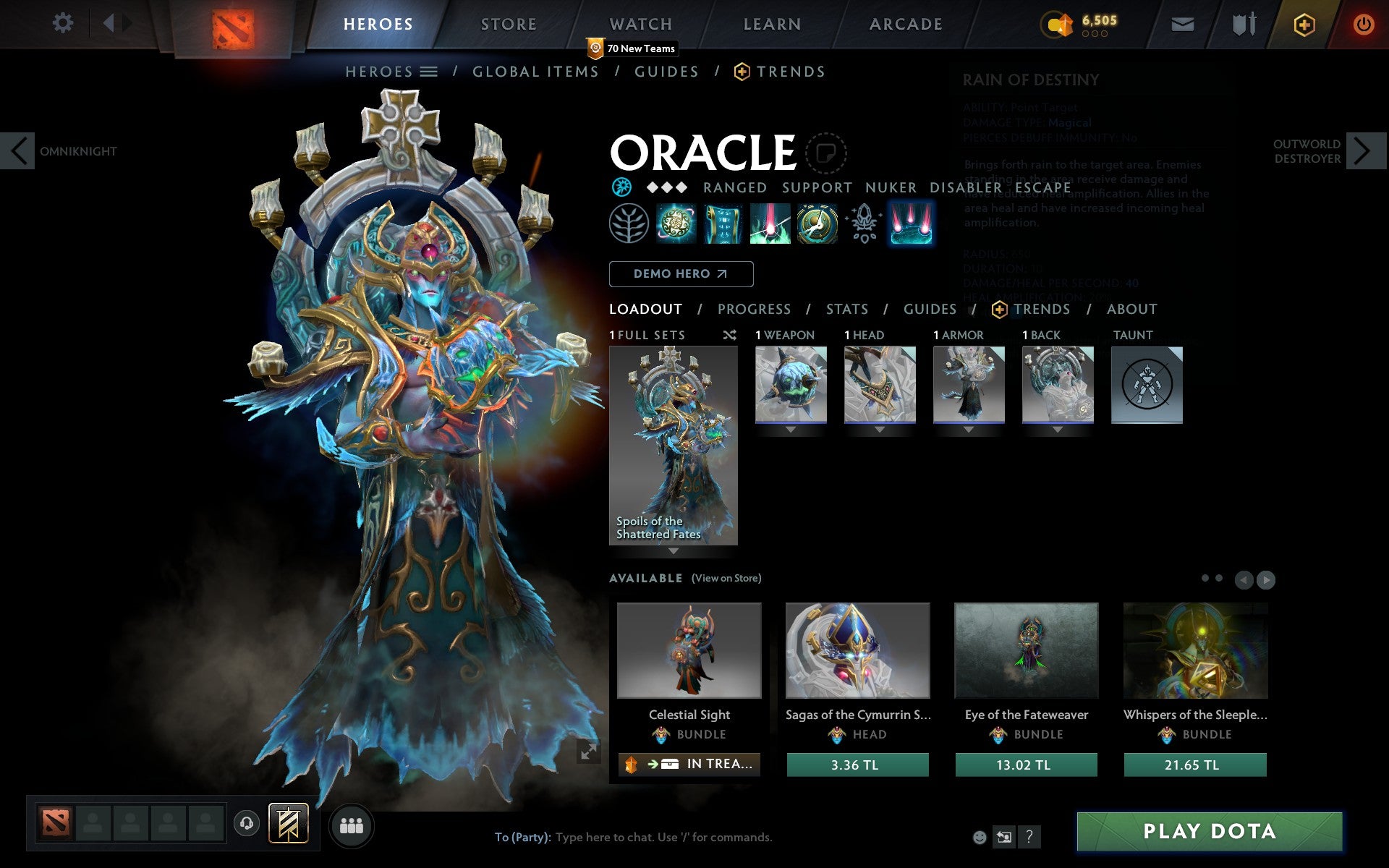Select the Eye of the Fateweaver bundle thumbnail
The width and height of the screenshot is (1389, 868).
[1026, 651]
